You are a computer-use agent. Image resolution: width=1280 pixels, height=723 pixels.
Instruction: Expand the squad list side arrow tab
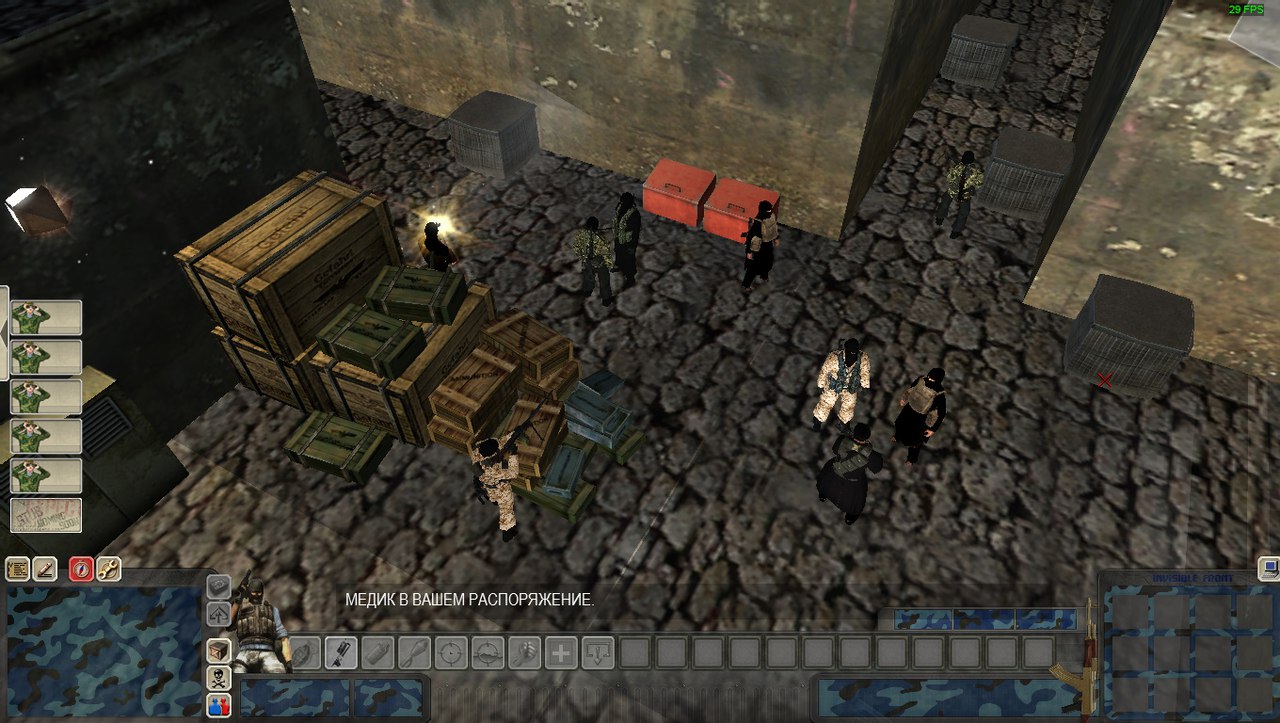click(4, 332)
